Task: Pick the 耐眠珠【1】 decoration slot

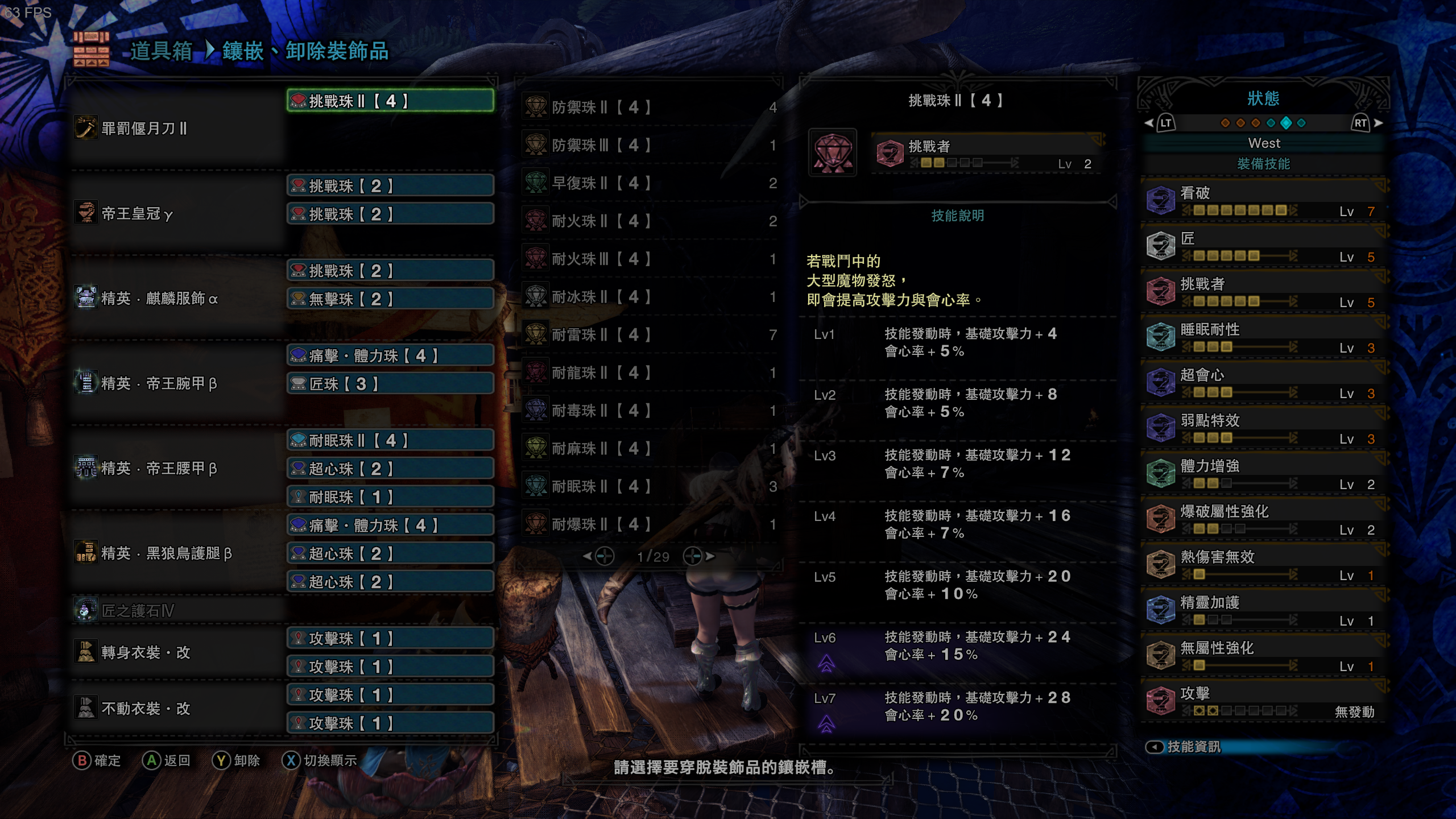Action: 390,497
